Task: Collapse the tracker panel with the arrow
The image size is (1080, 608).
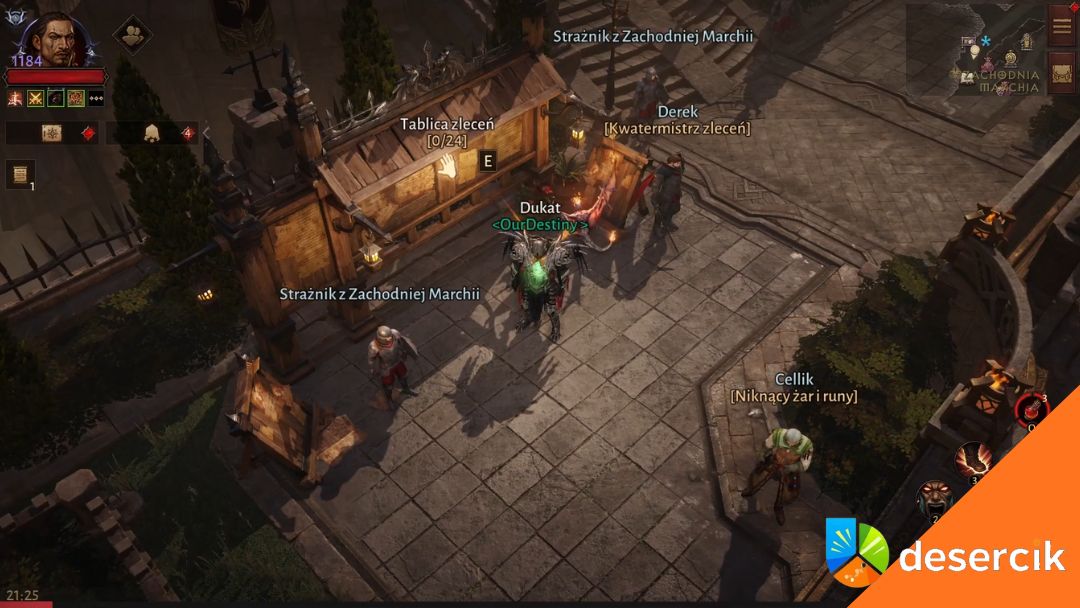Action: (207, 133)
